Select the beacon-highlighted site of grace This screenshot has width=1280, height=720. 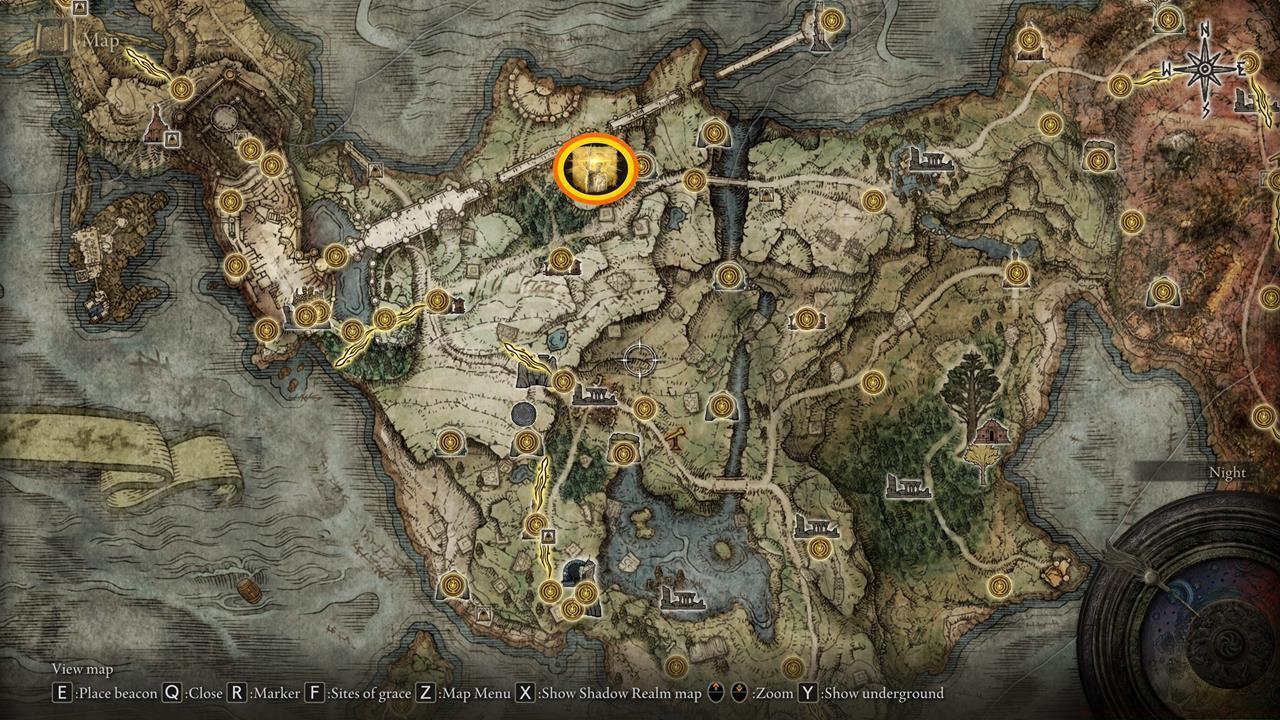point(597,170)
